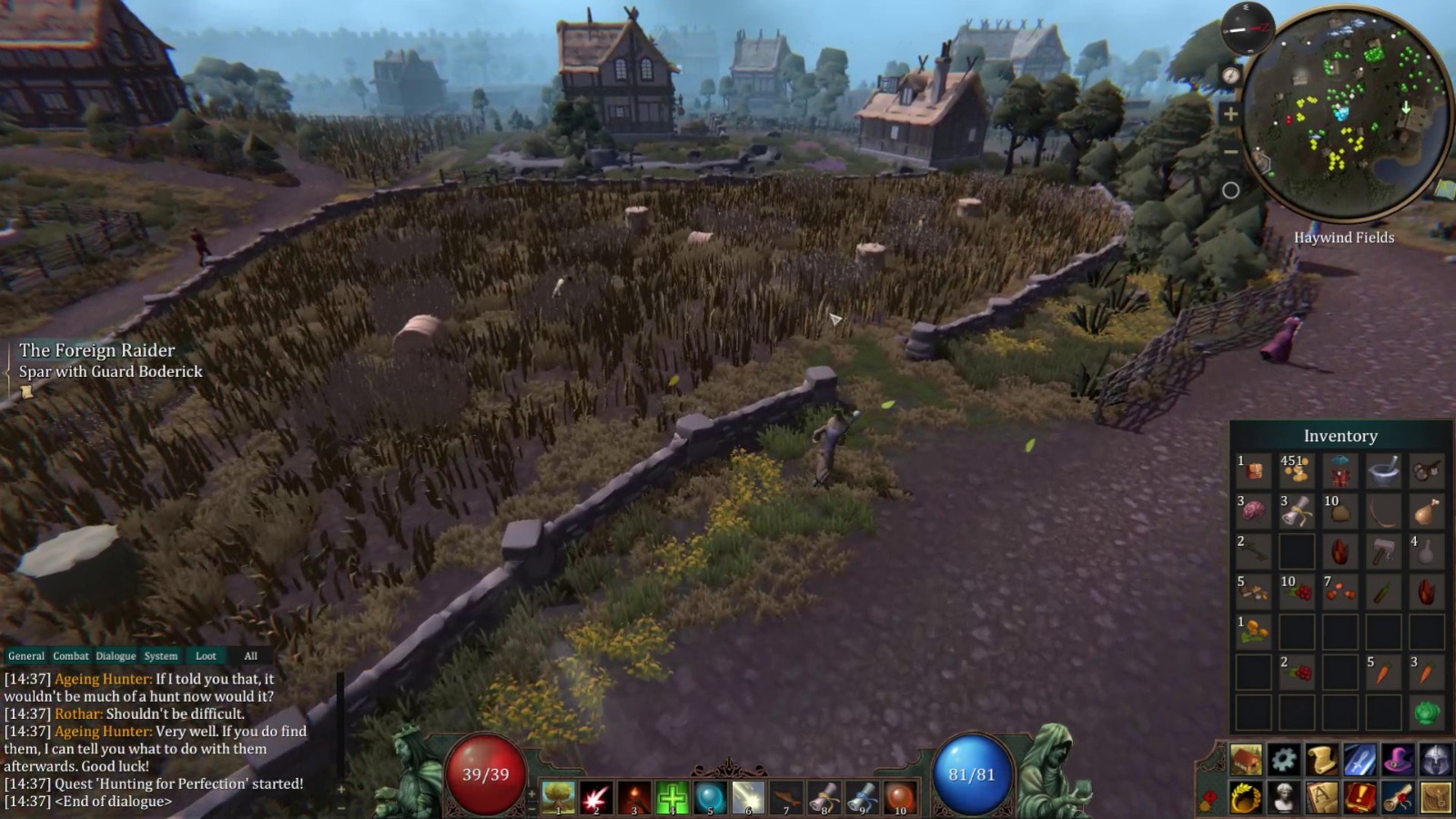
Task: Expand the quest scroll under The Foreign Raider
Action: click(x=28, y=389)
